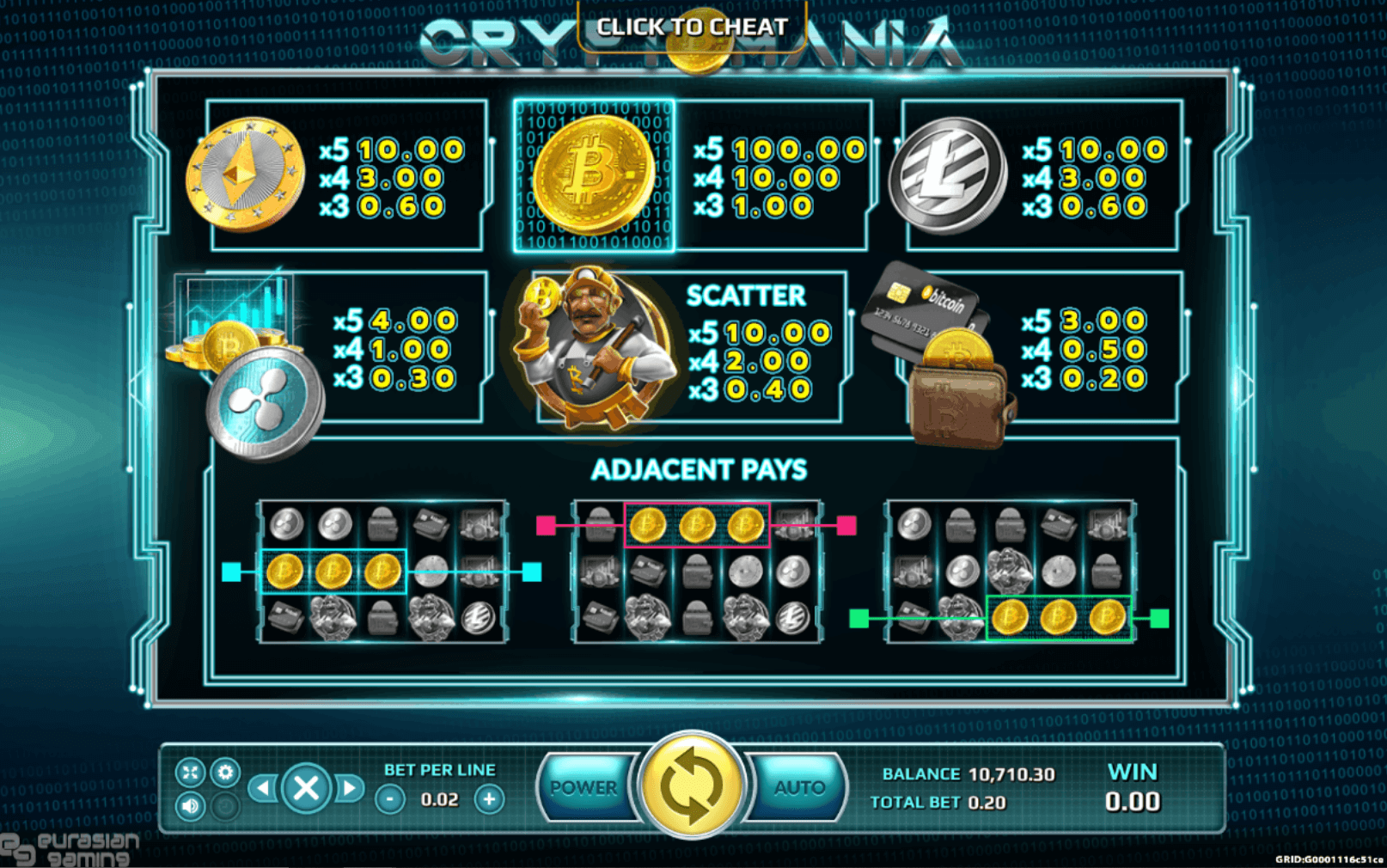
Task: Increase bet with the plus stepper
Action: pos(490,798)
